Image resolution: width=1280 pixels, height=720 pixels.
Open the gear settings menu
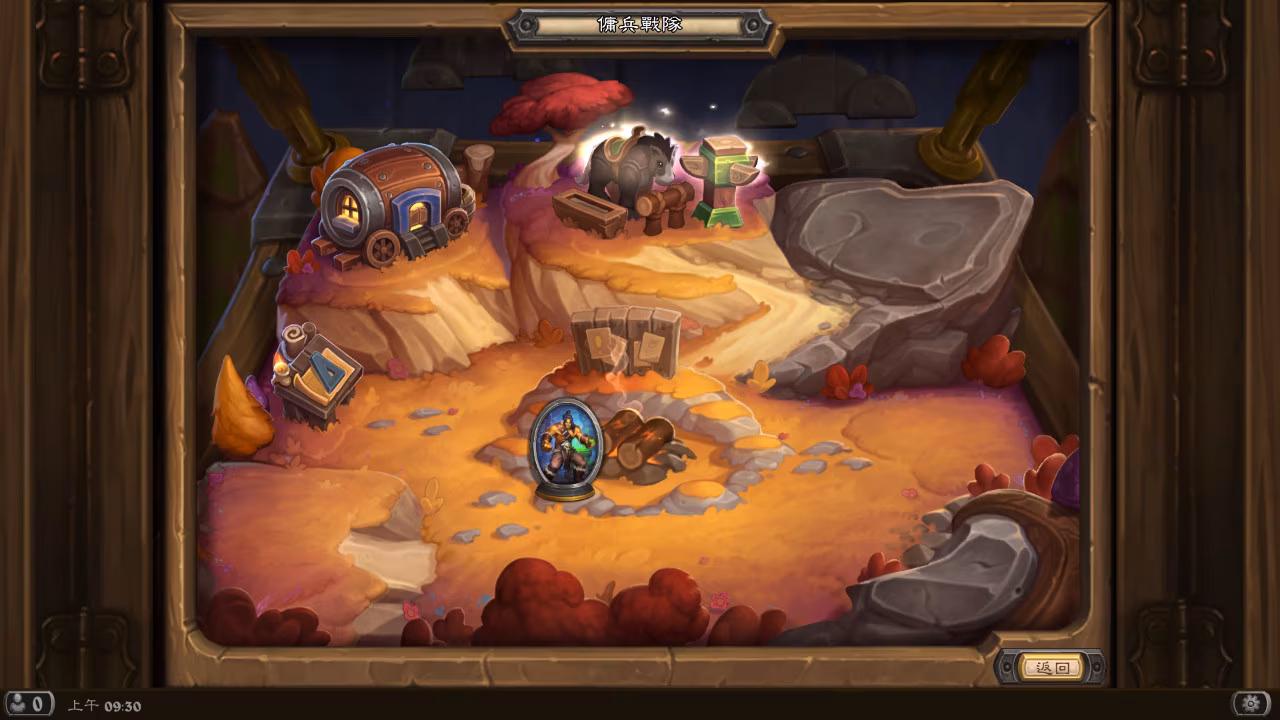point(1250,704)
